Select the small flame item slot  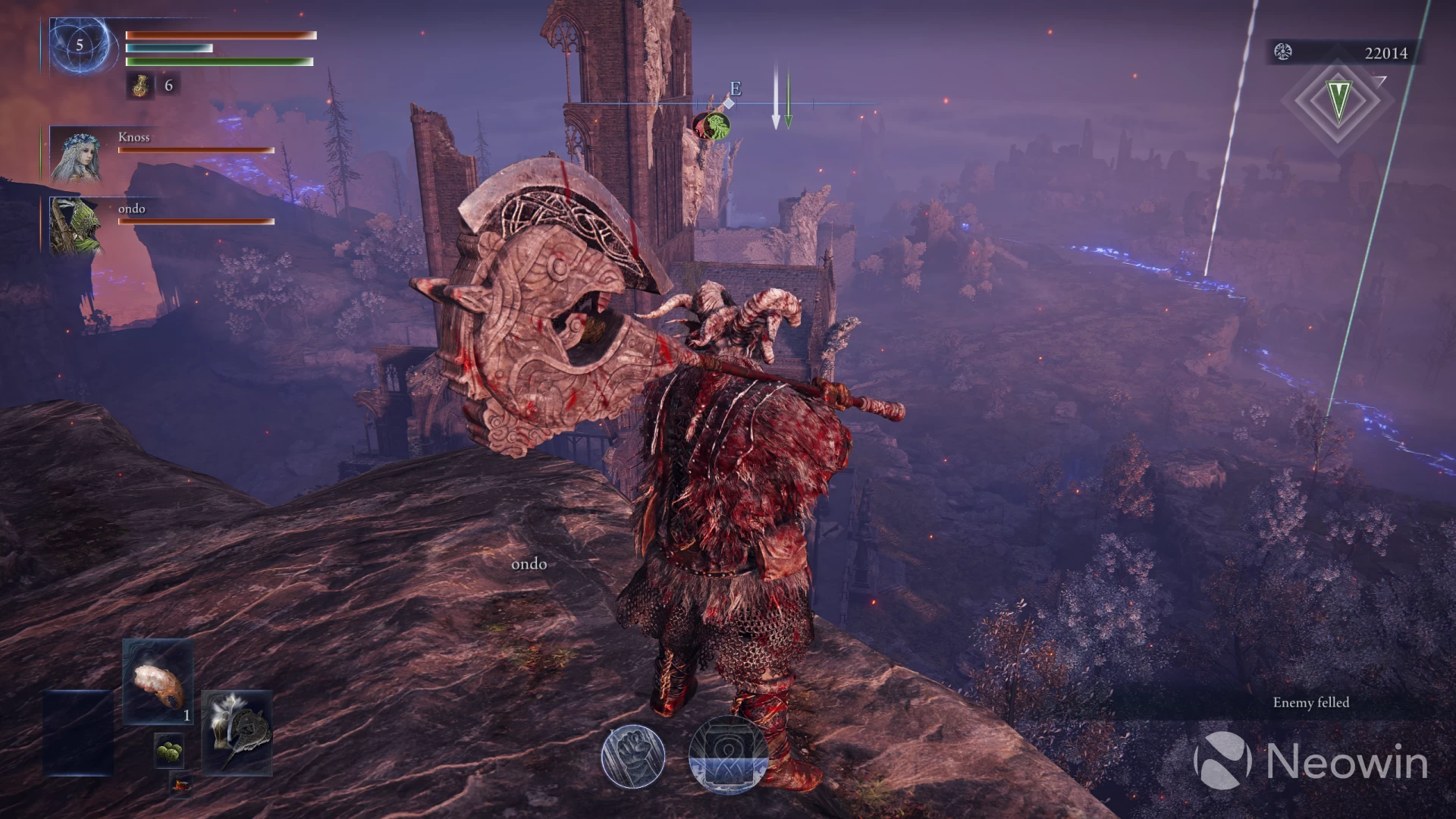pyautogui.click(x=180, y=784)
